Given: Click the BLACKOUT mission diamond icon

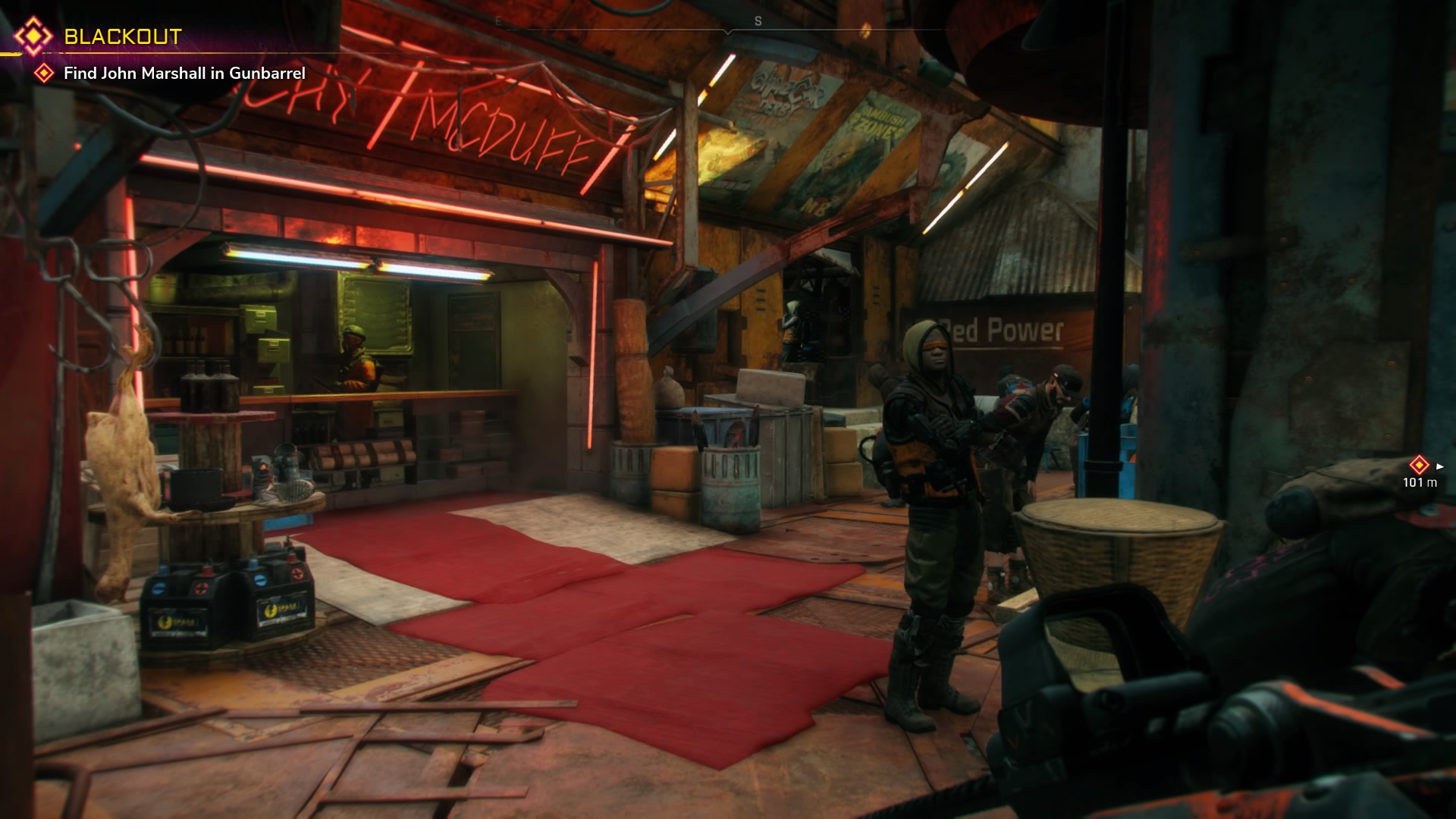Looking at the screenshot, I should tap(33, 36).
